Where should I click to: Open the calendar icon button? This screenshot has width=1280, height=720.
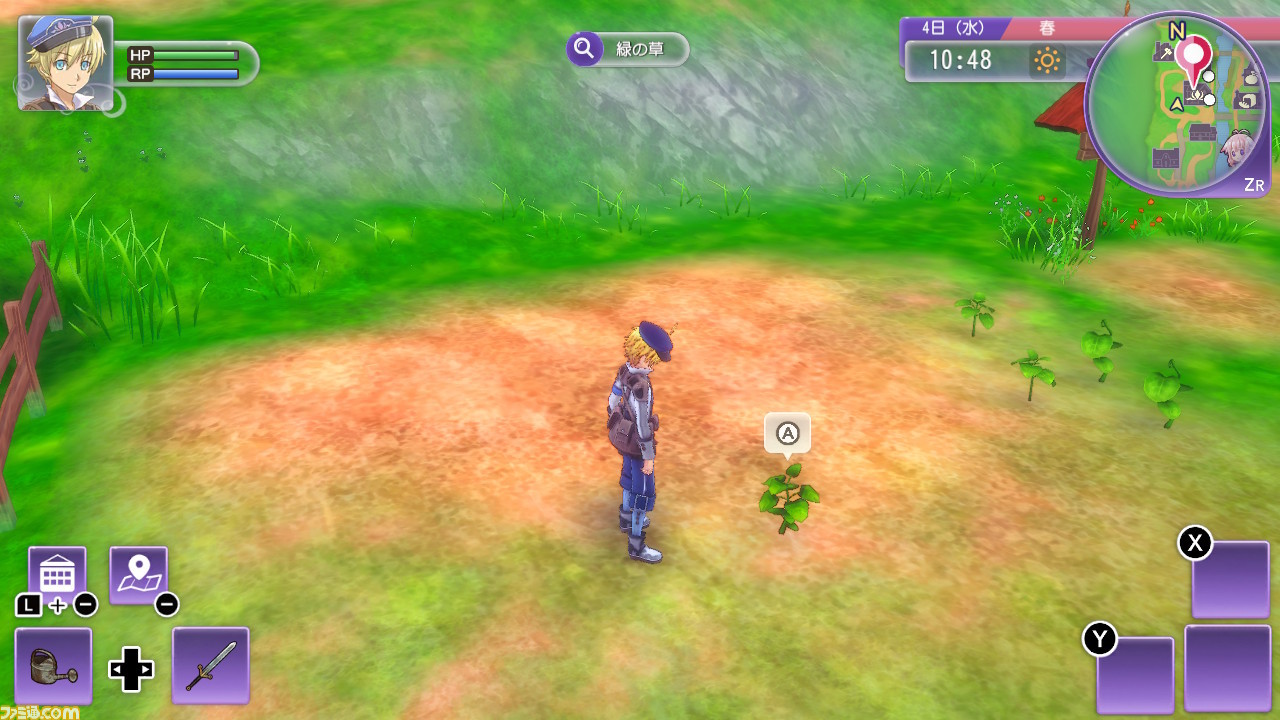tap(57, 574)
